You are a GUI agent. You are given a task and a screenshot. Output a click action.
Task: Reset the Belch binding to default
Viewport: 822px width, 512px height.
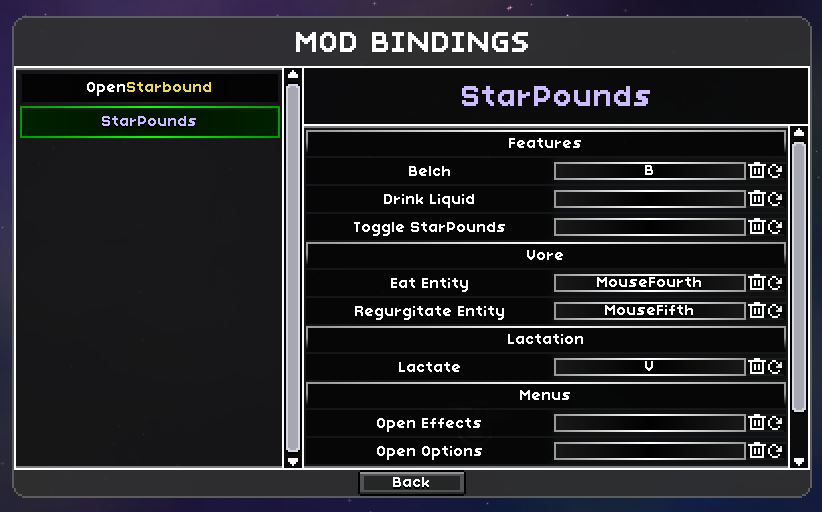click(x=775, y=171)
